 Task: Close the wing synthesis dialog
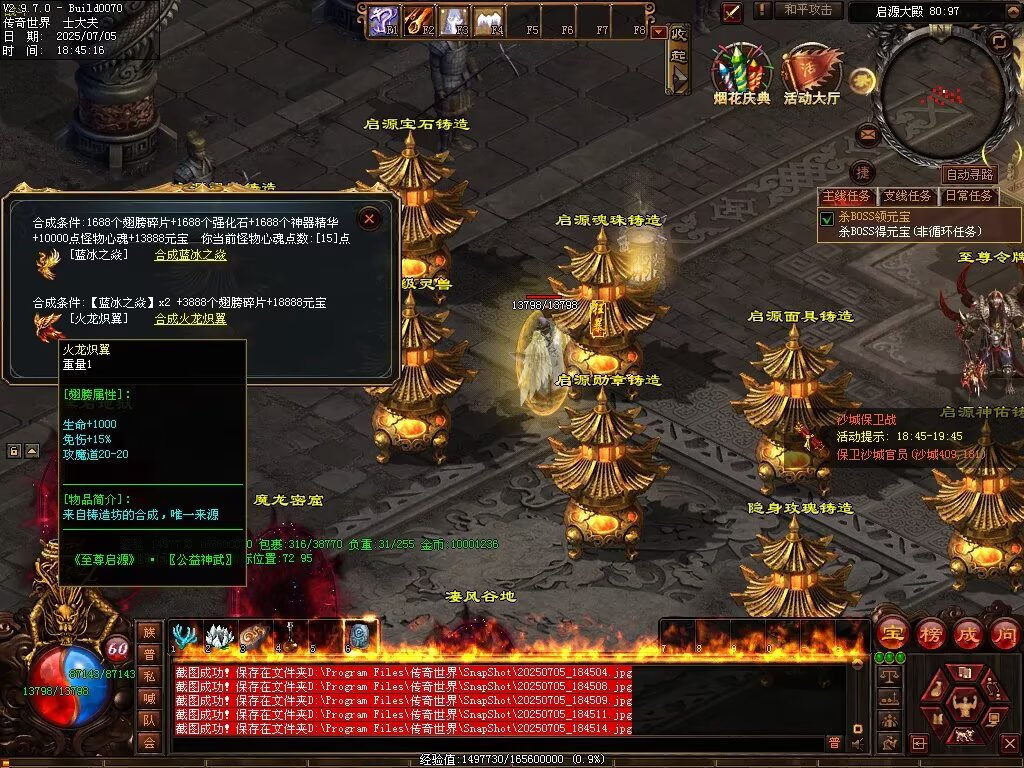click(x=370, y=218)
